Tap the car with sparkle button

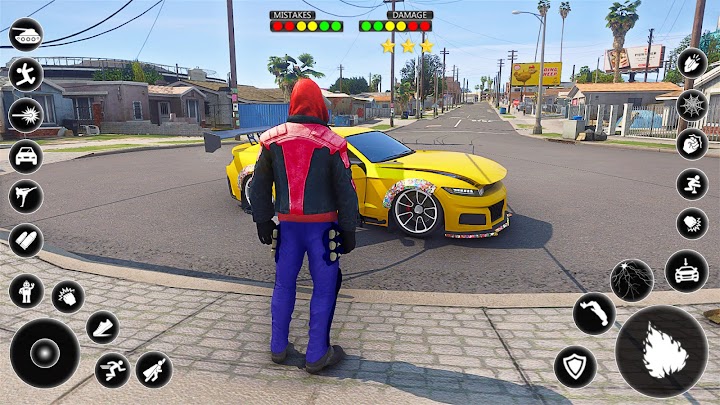pyautogui.click(x=686, y=271)
